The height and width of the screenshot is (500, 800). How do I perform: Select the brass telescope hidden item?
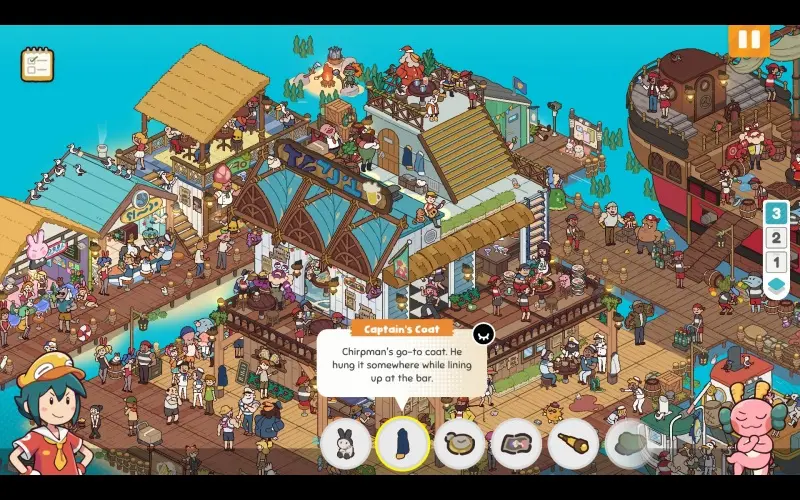(574, 444)
